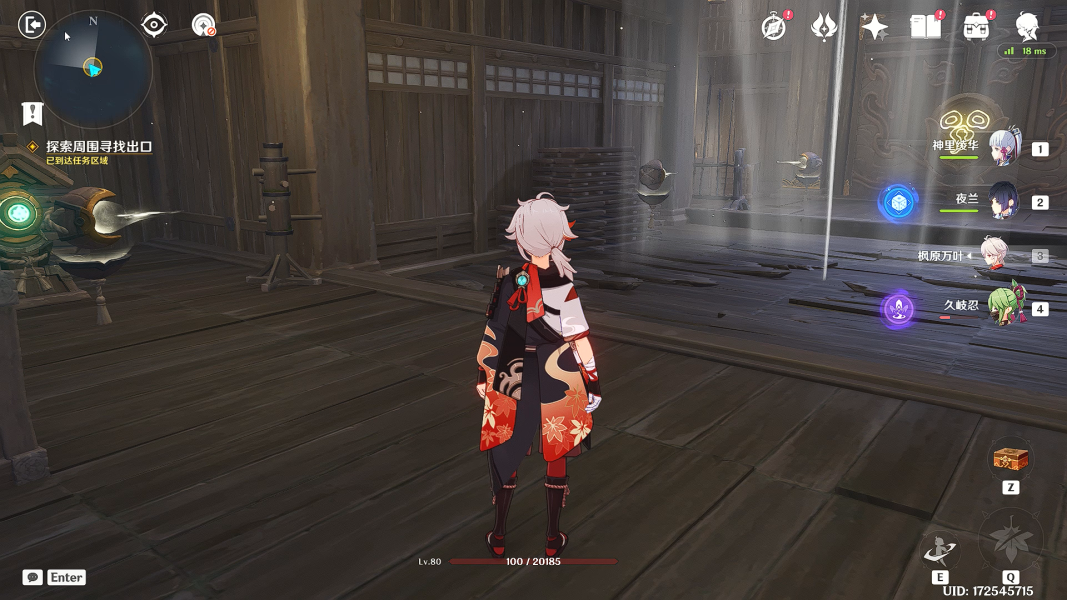Activate the maple leaf elemental burst

(1010, 541)
